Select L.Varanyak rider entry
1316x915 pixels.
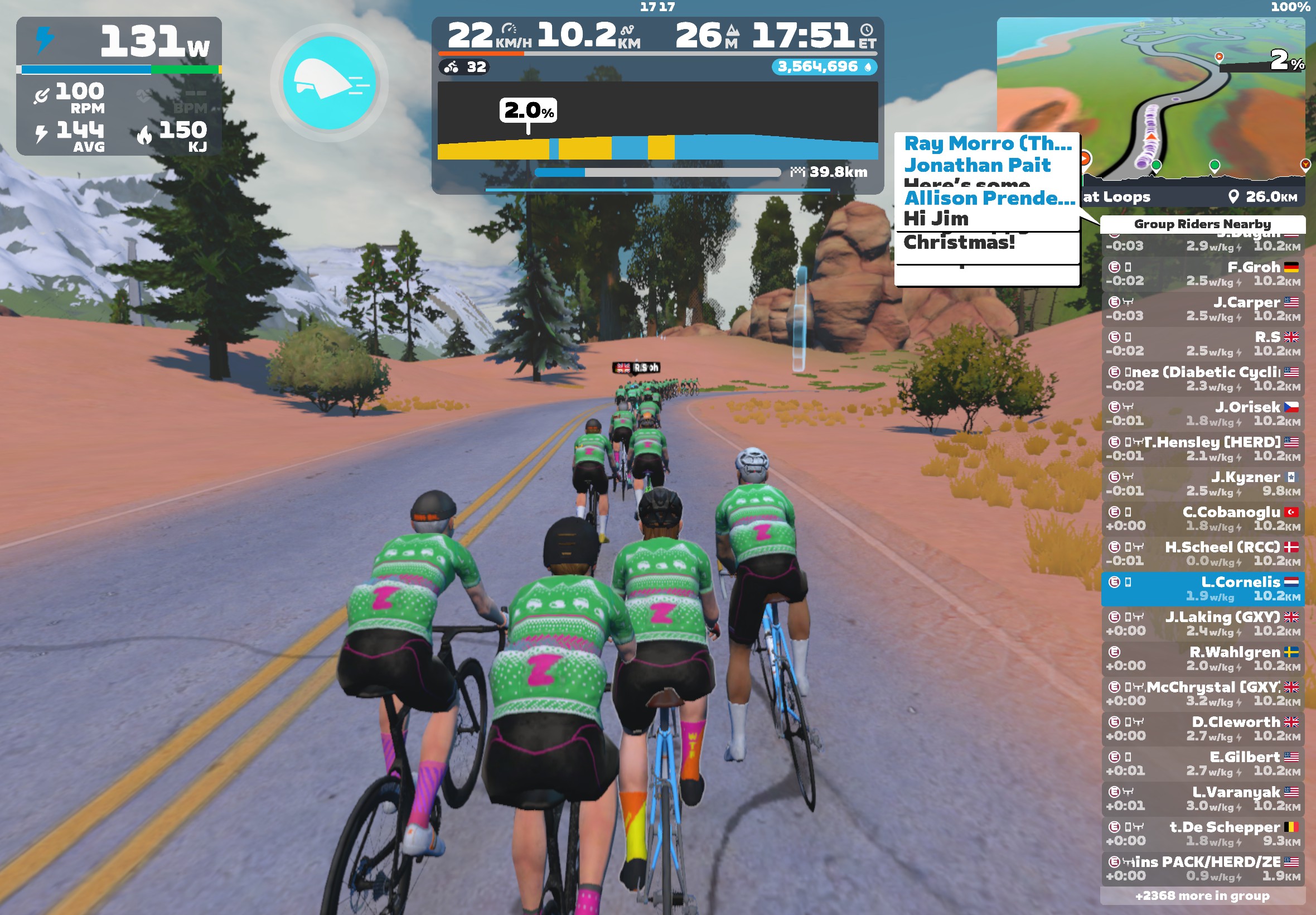coord(1202,798)
